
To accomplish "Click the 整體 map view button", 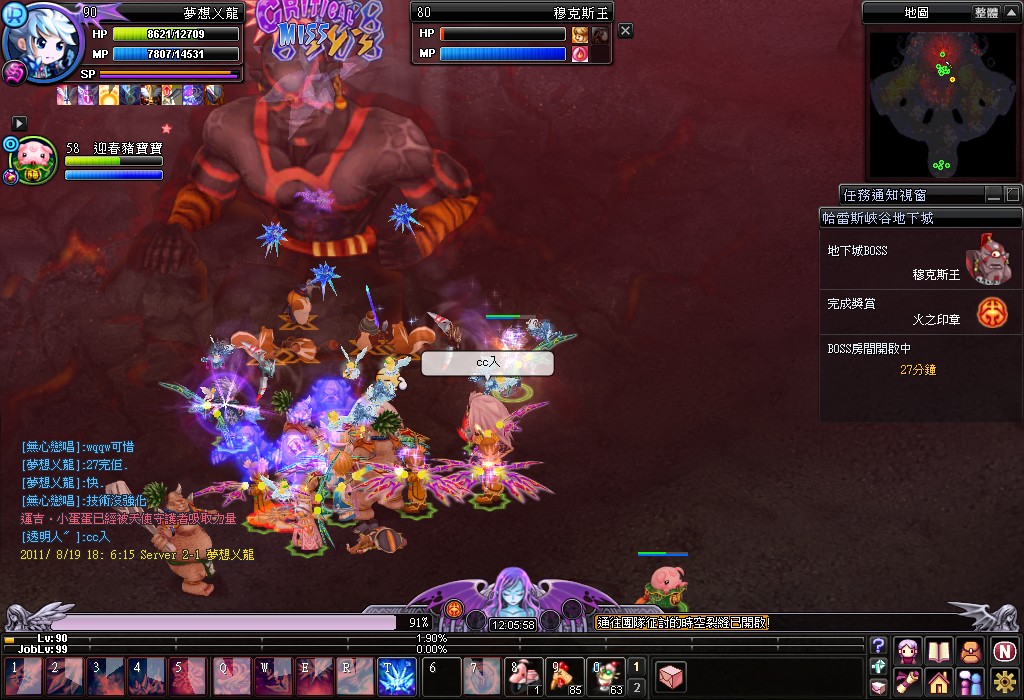I will tap(985, 13).
